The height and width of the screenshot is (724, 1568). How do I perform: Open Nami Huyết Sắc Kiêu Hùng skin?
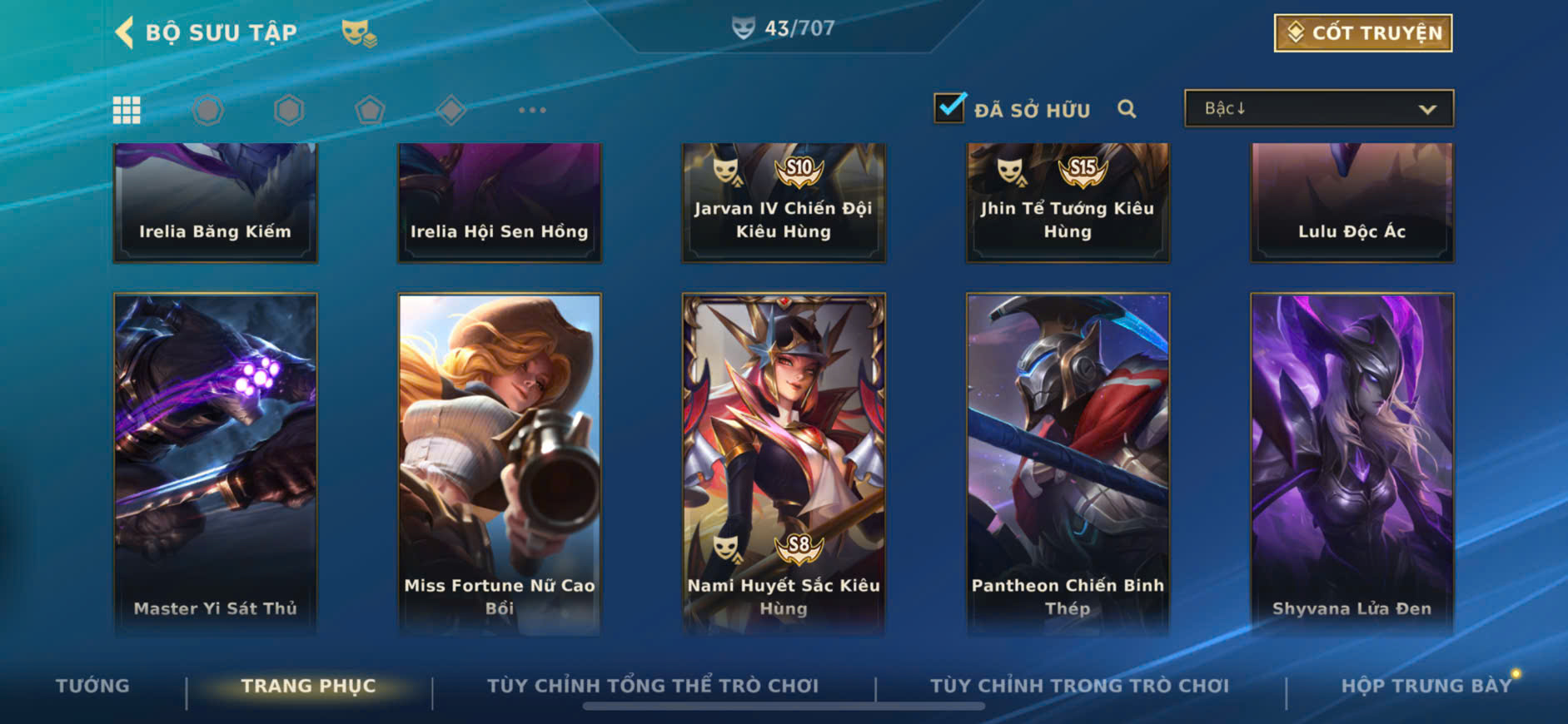point(784,463)
